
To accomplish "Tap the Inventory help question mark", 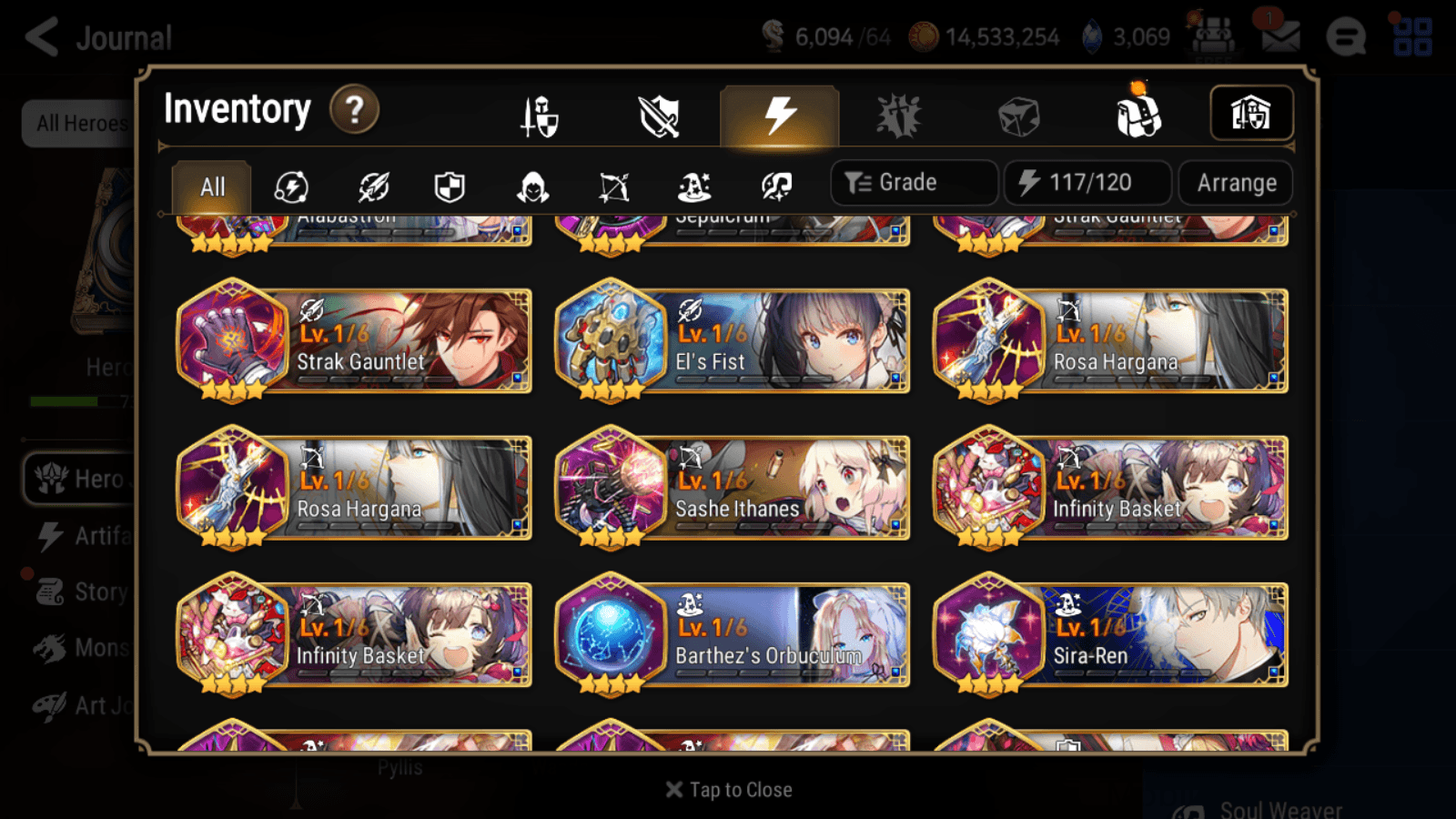I will click(353, 110).
